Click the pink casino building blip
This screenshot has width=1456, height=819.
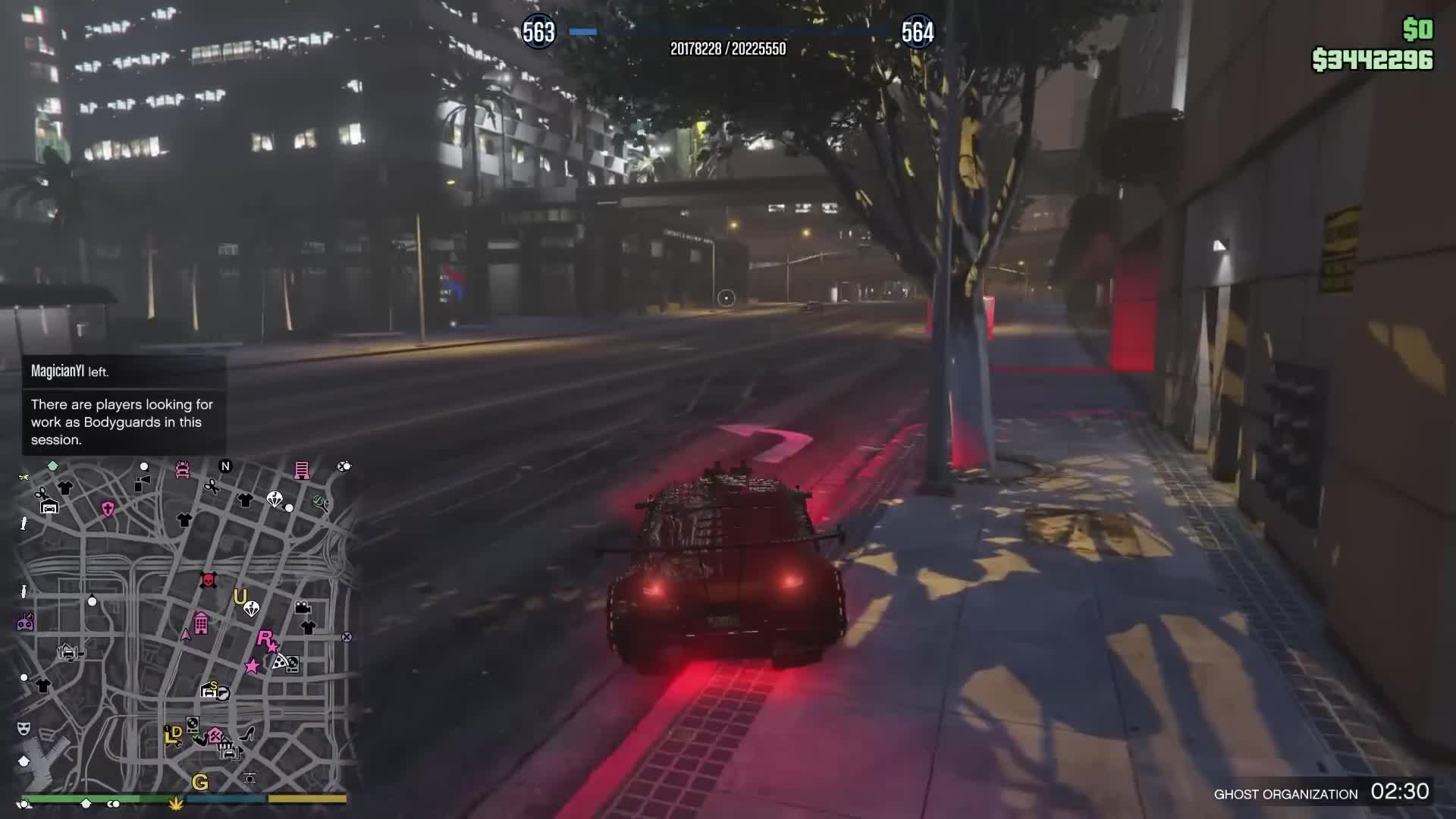(200, 622)
